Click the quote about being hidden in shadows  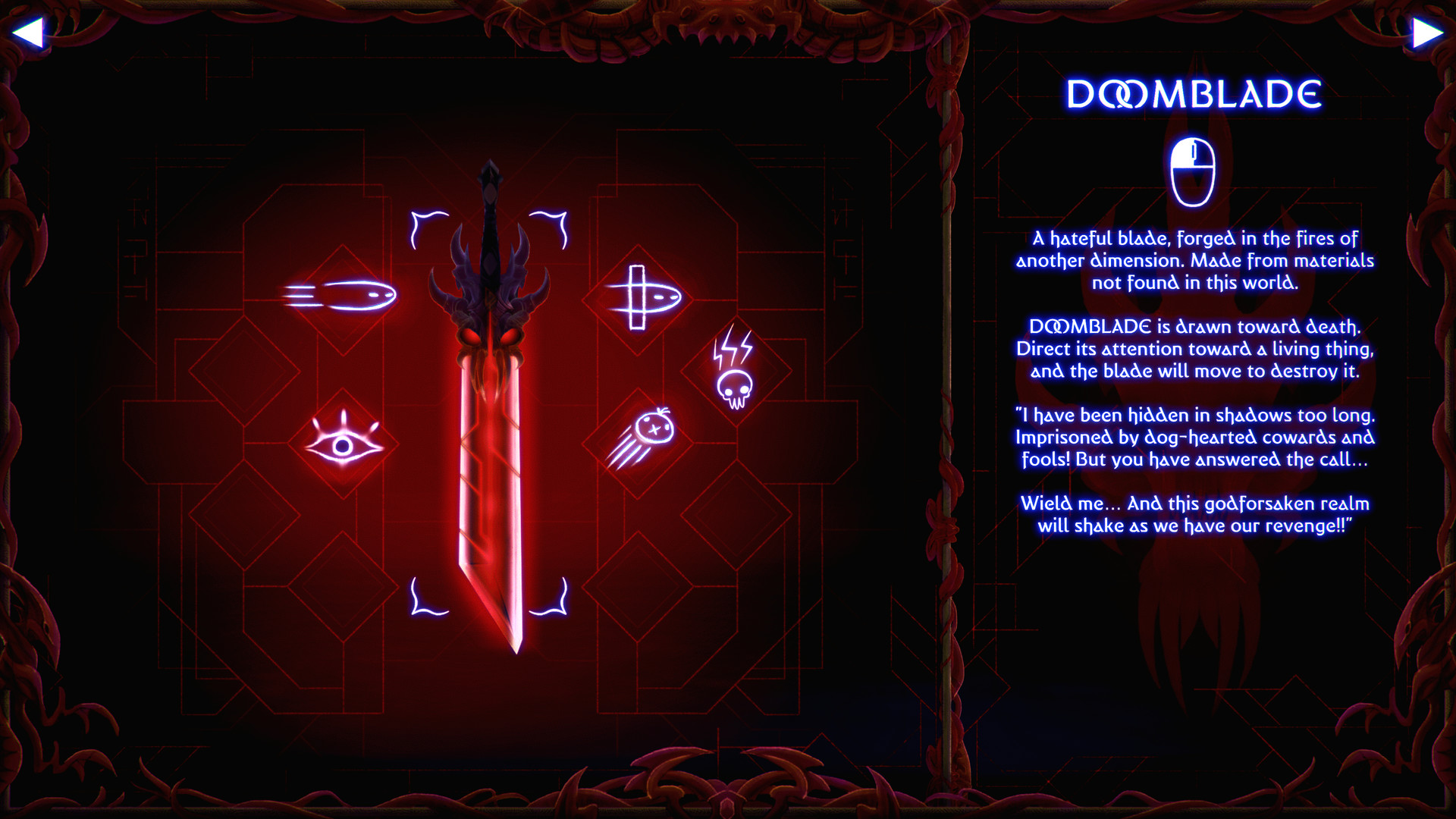pos(1195,437)
